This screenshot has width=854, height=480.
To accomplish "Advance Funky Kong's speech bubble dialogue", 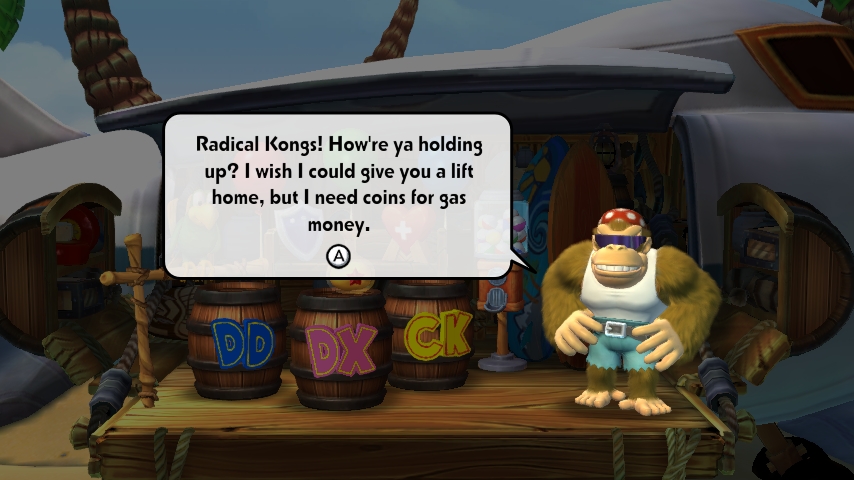I will click(339, 257).
